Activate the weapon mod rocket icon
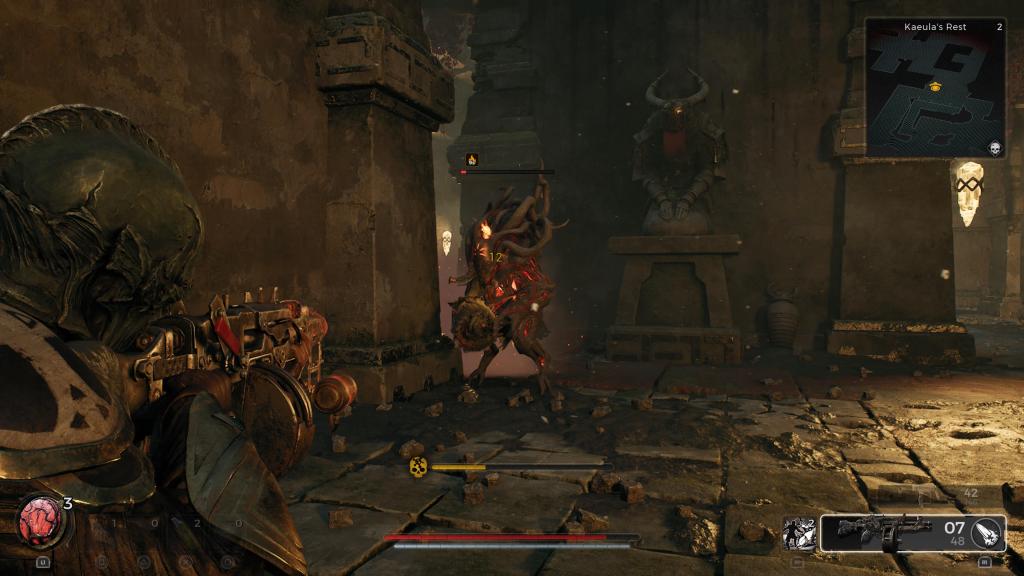Screen dimensions: 1024x576 click(x=987, y=533)
